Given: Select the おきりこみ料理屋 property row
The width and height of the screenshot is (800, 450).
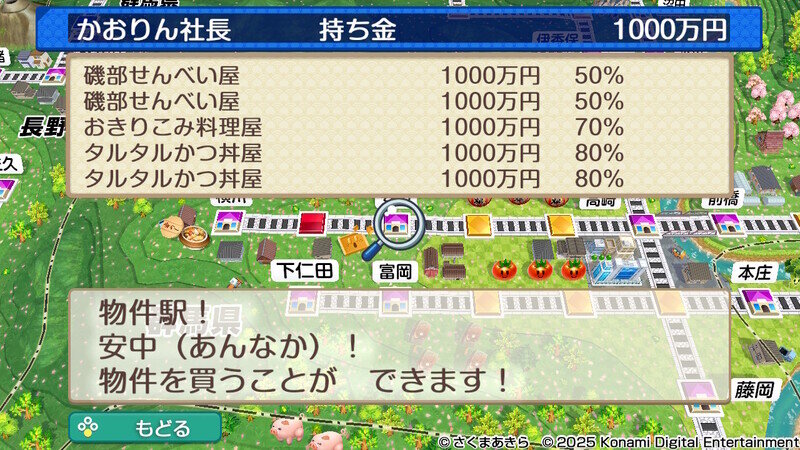Looking at the screenshot, I should (x=355, y=127).
